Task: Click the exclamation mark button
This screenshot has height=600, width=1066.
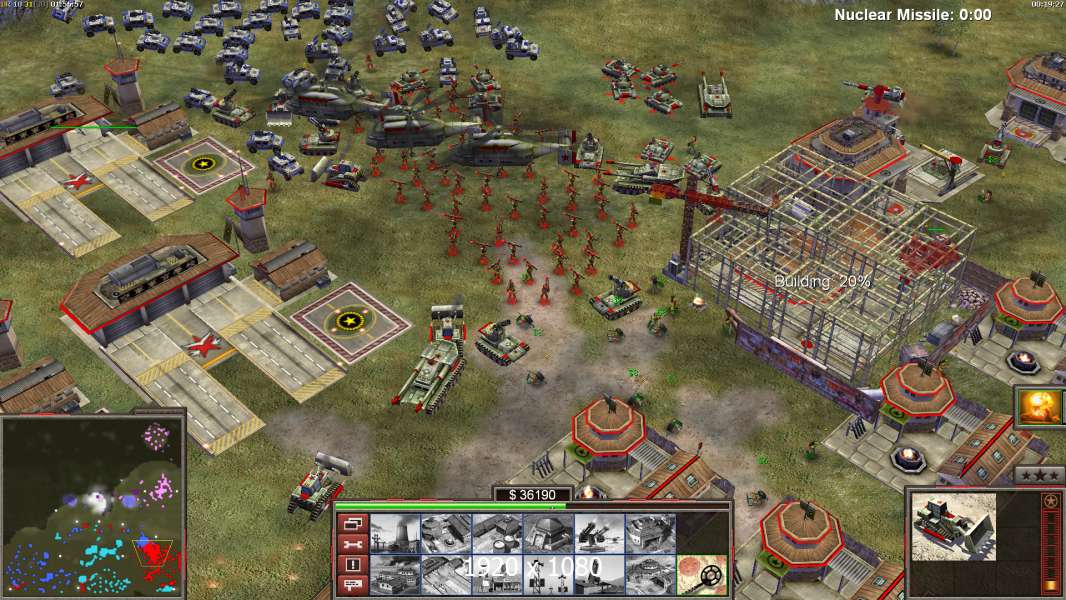Action: (351, 564)
